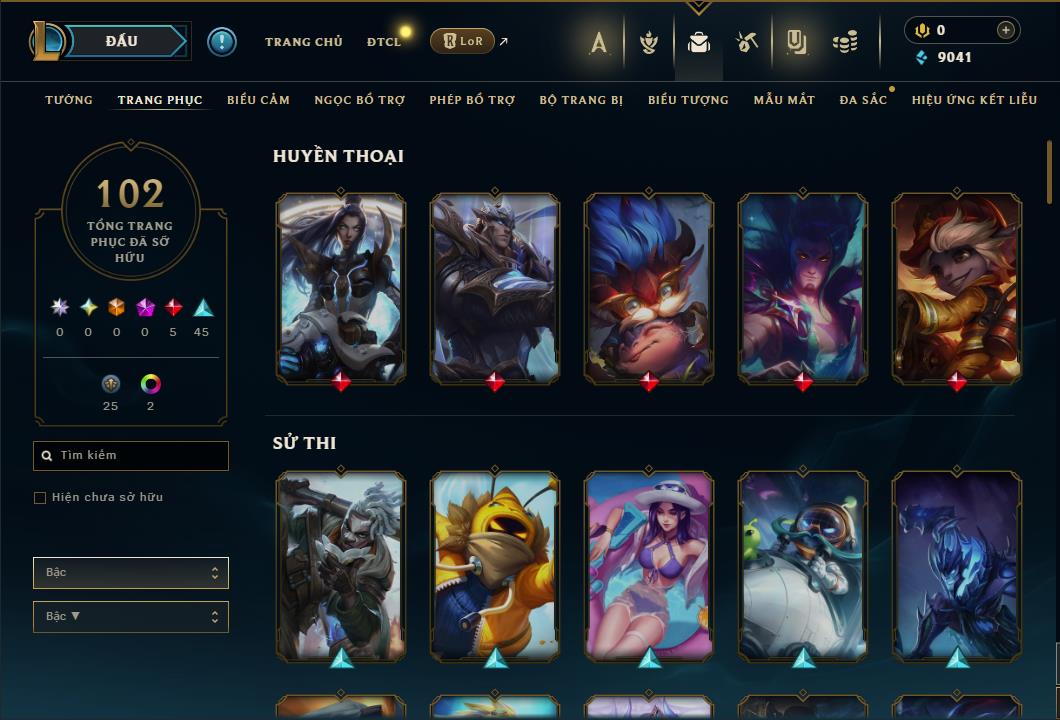Select the BIỂU CẢM tab
1060x720 pixels.
[258, 100]
